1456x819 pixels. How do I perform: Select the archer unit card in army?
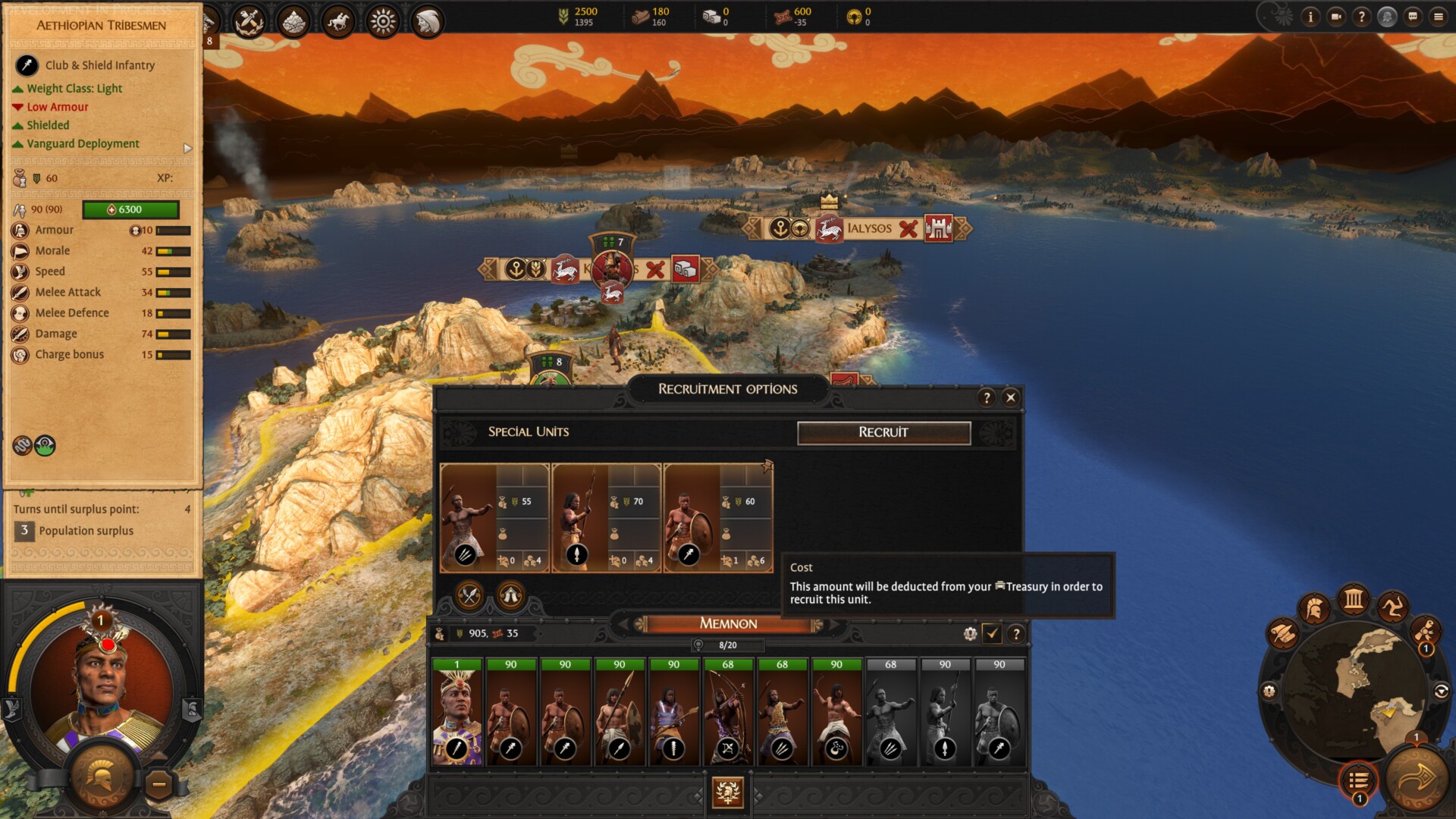tap(728, 711)
